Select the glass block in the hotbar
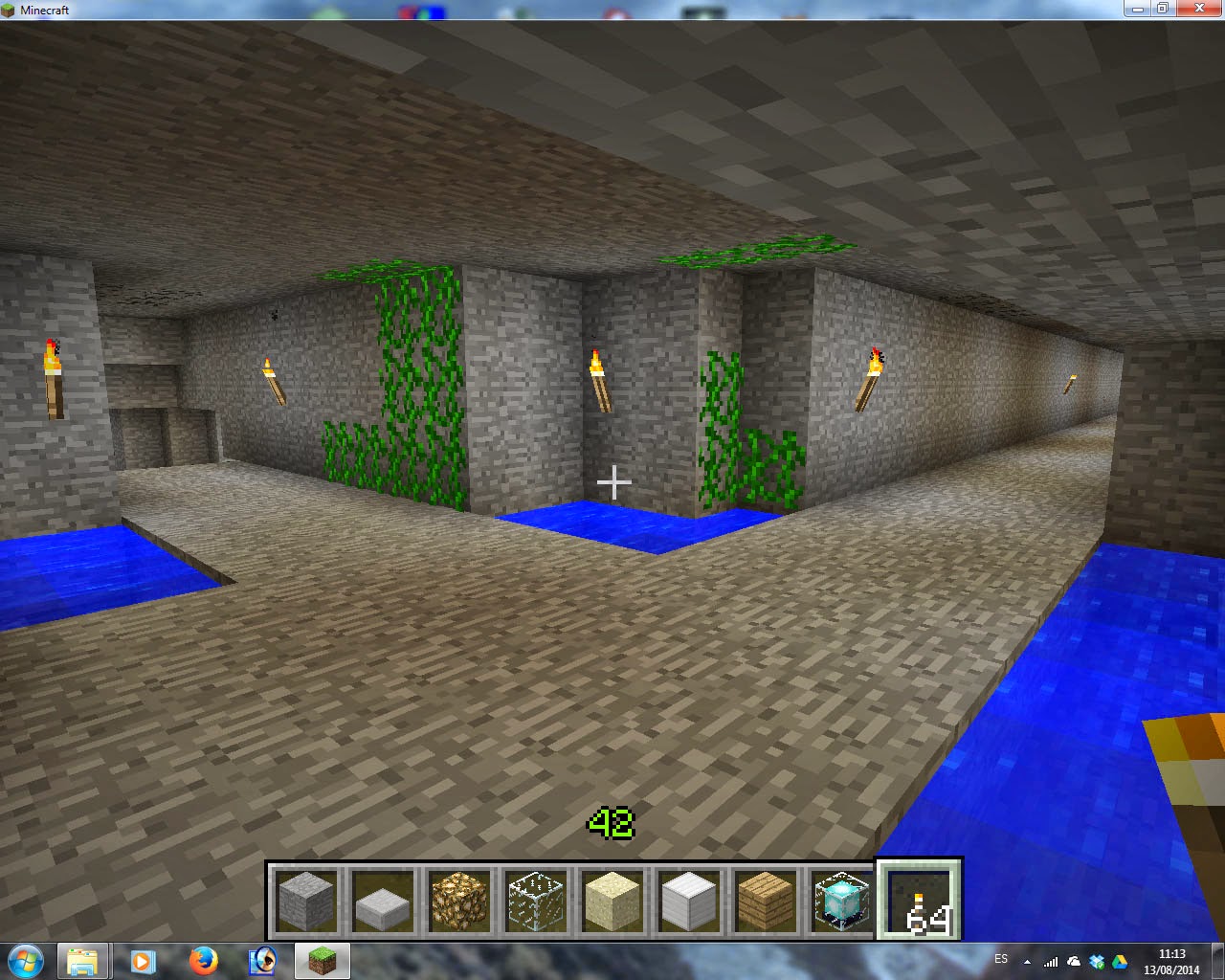The height and width of the screenshot is (980, 1225). (535, 900)
